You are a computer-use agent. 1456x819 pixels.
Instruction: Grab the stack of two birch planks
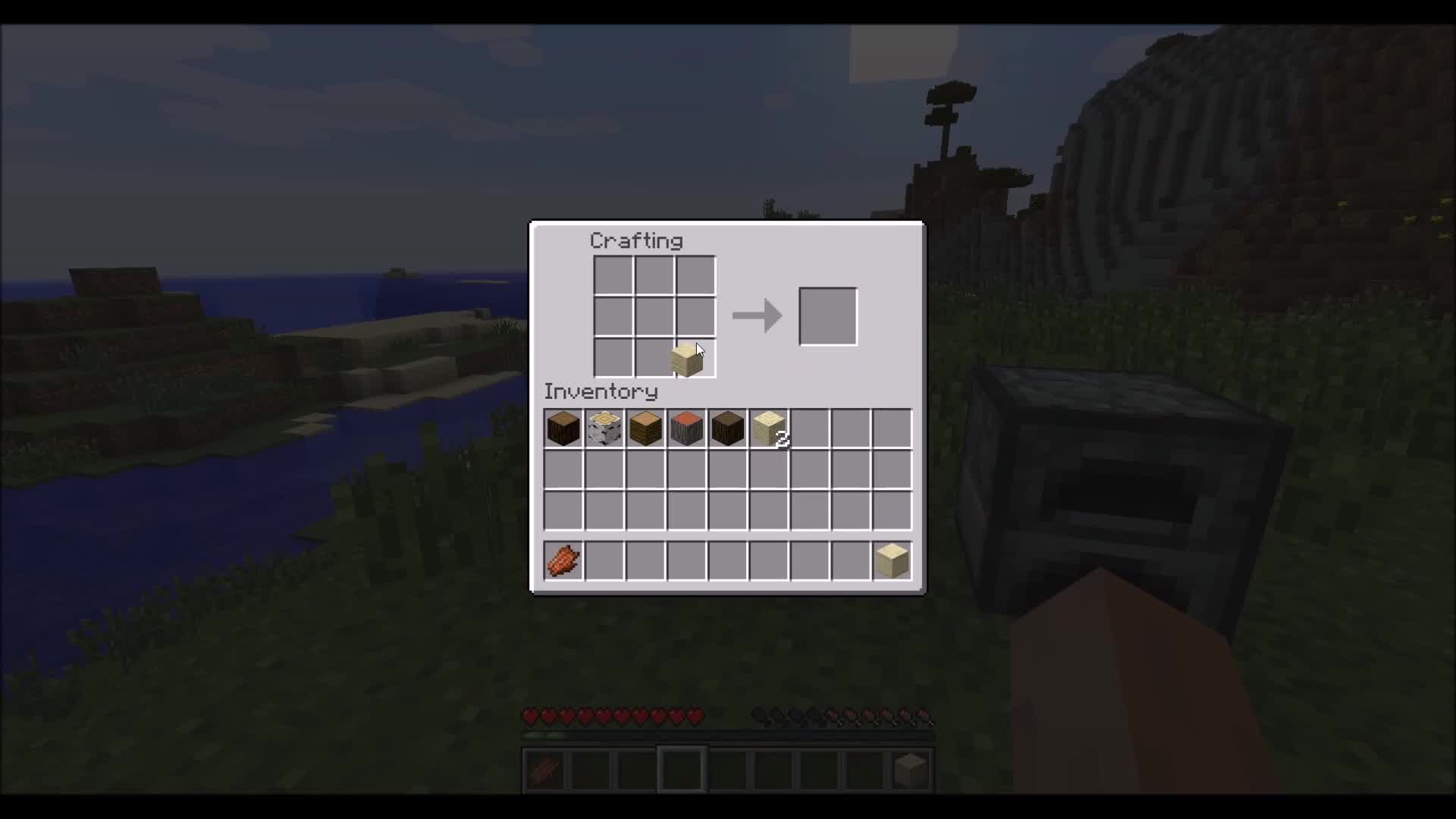[x=769, y=428]
